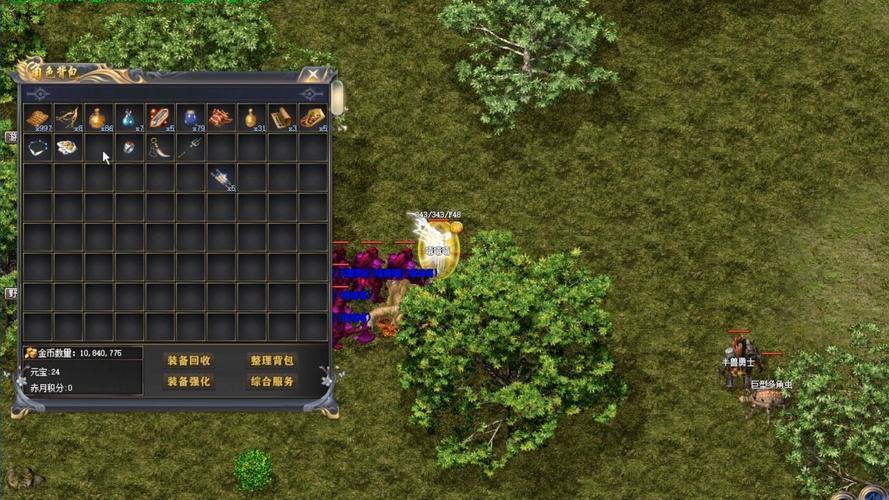This screenshot has height=500, width=889.
Task: Click the 整理背包 sort button
Action: tap(271, 360)
